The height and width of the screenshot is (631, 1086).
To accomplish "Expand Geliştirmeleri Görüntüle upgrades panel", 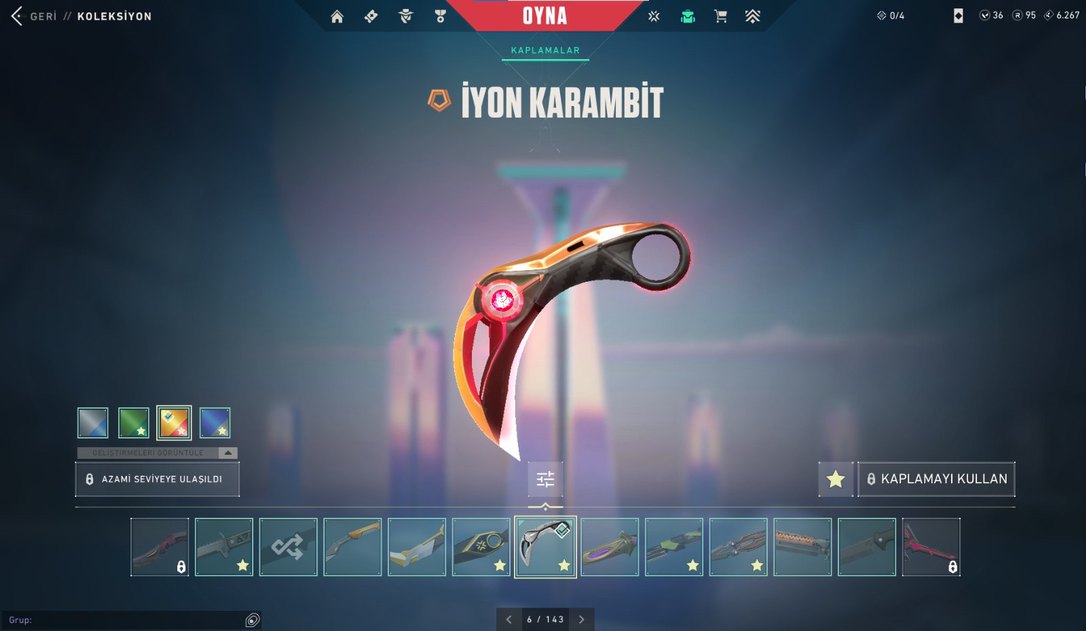I will (157, 453).
